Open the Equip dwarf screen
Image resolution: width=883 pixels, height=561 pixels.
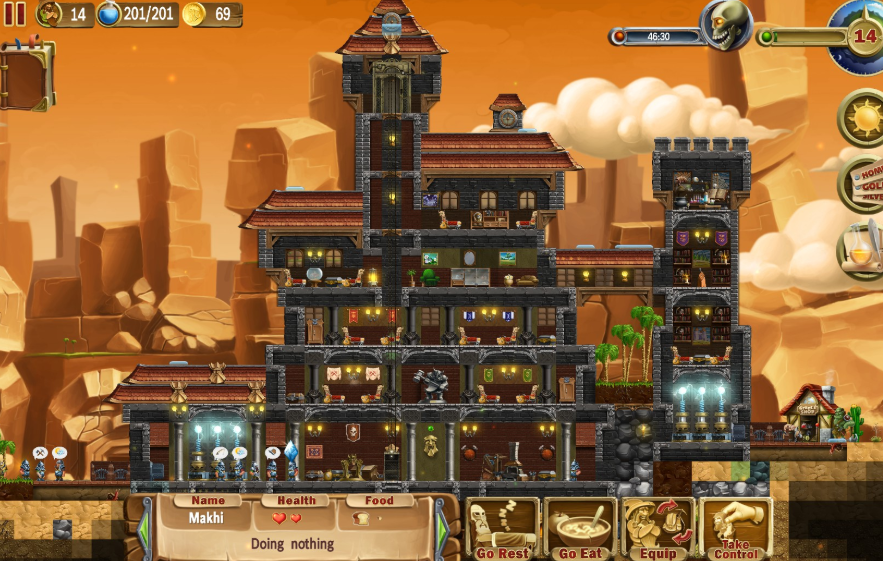[x=658, y=529]
